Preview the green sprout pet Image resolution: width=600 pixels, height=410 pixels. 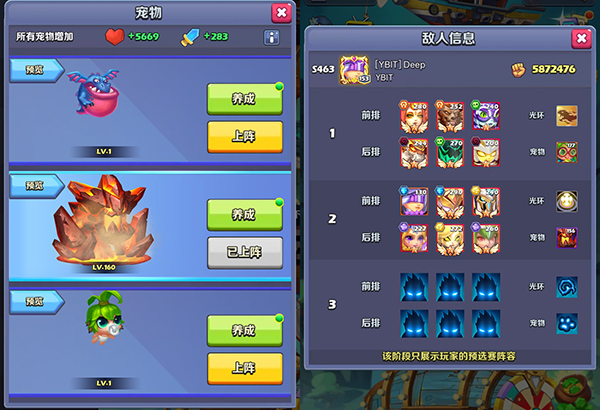(35, 300)
